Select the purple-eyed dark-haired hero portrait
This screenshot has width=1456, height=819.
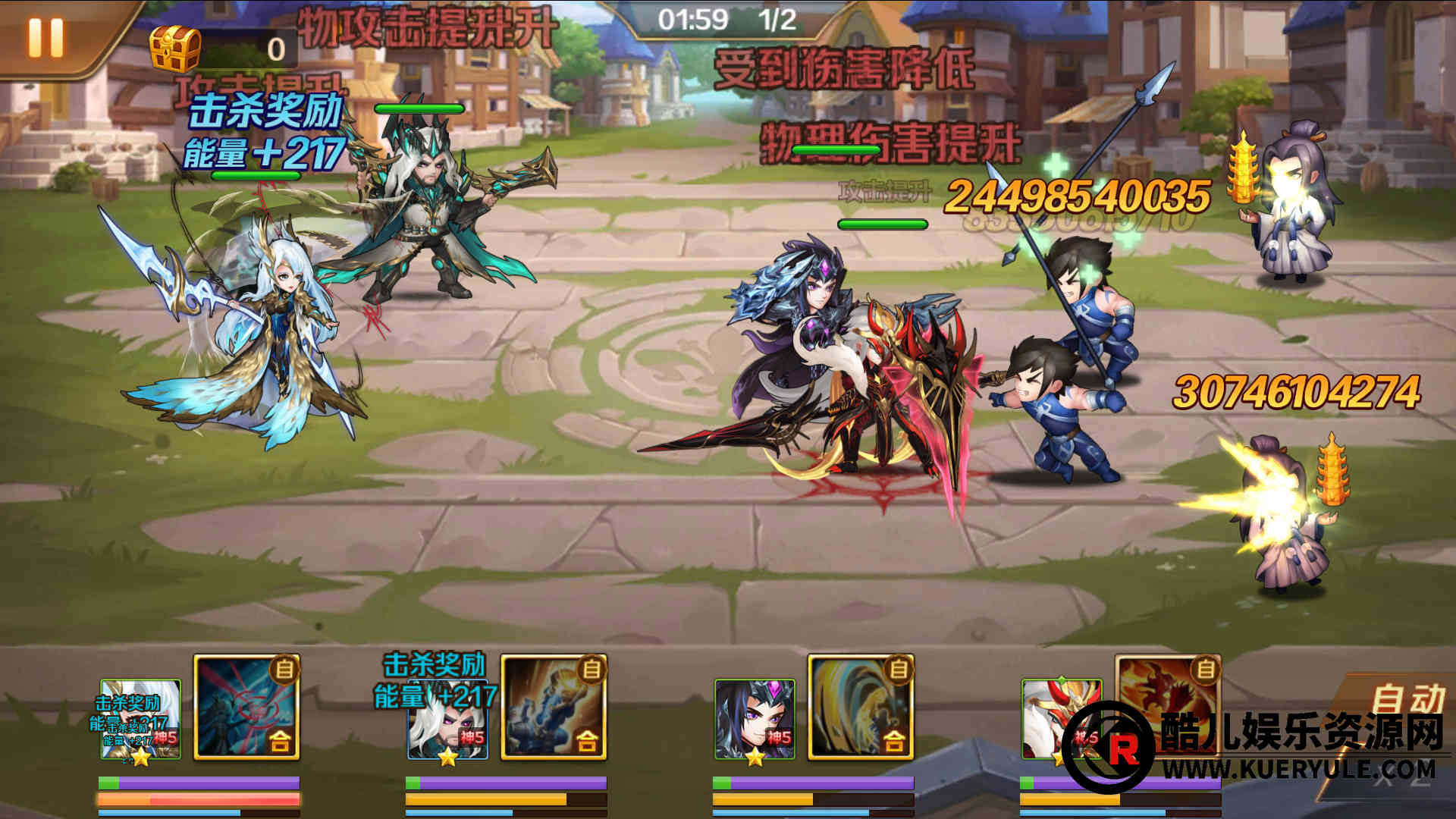tap(755, 719)
